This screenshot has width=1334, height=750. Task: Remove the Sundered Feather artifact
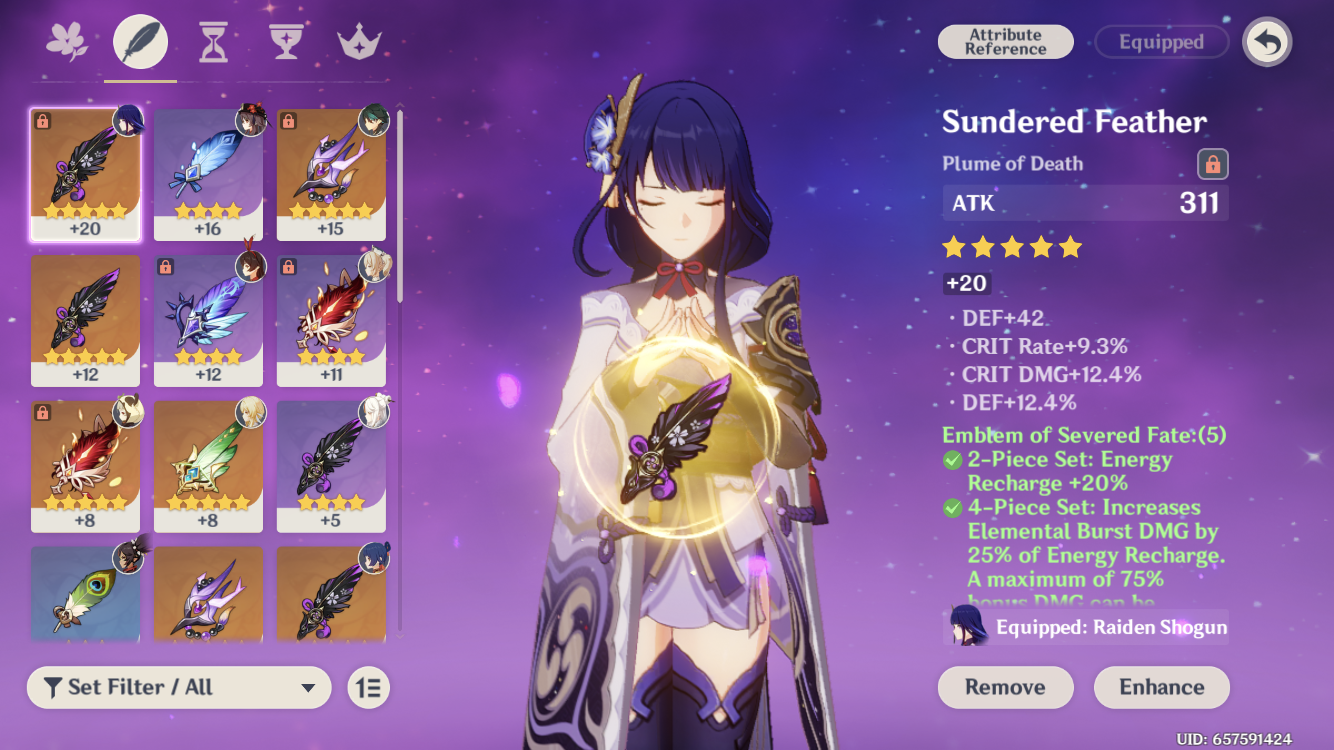point(1005,687)
